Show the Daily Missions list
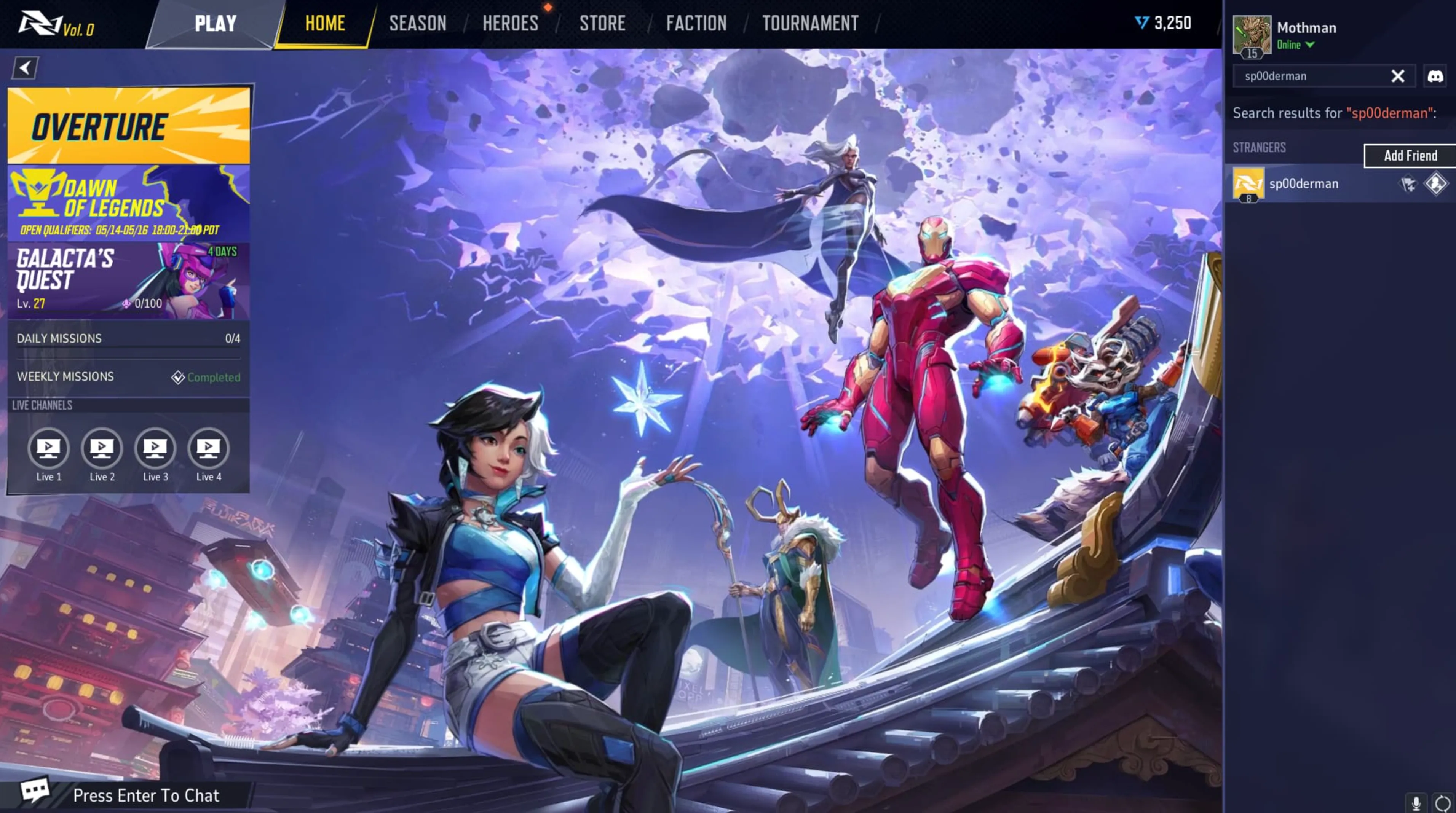 pos(128,338)
